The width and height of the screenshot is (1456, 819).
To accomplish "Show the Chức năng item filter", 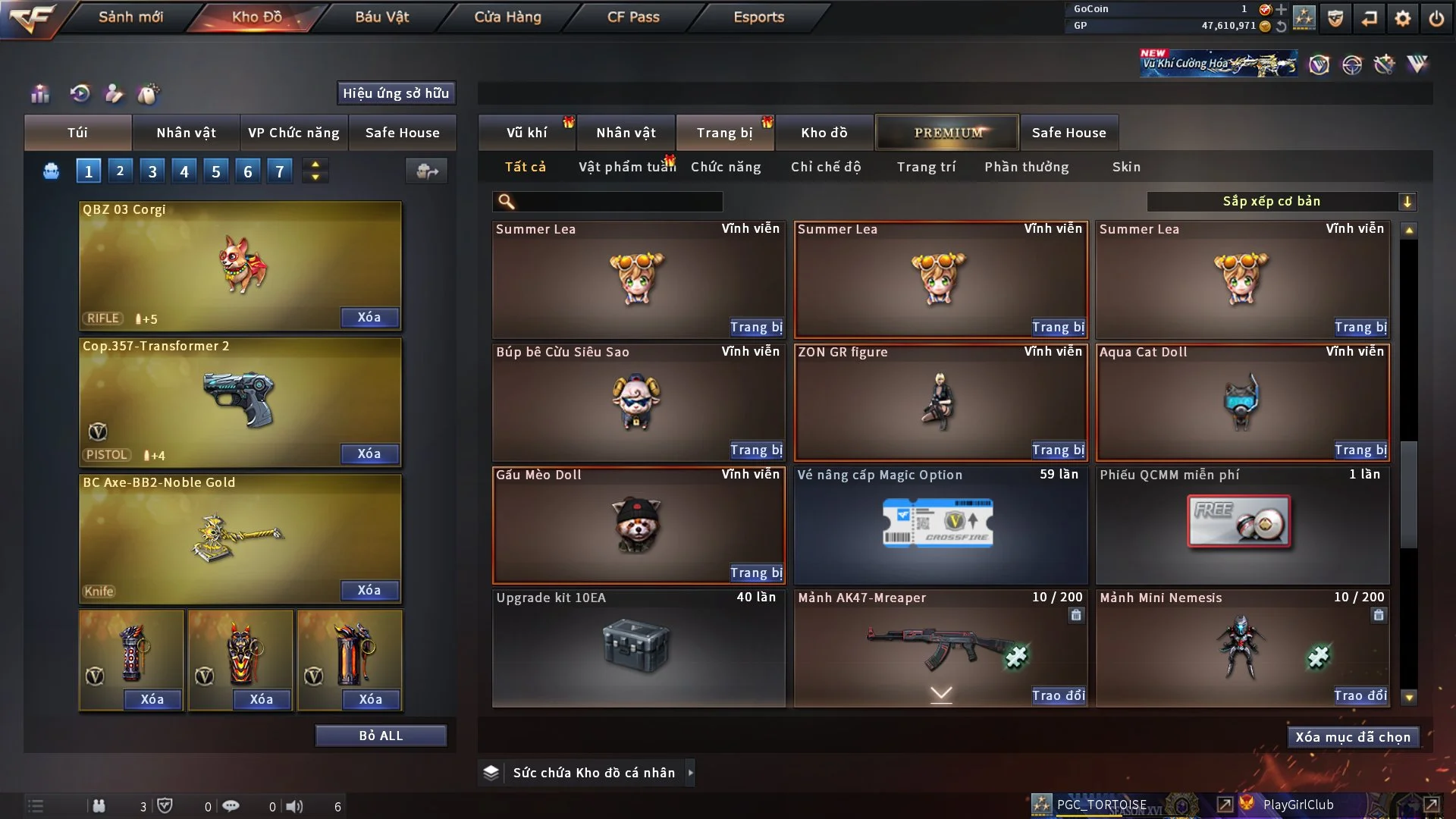I will [726, 167].
